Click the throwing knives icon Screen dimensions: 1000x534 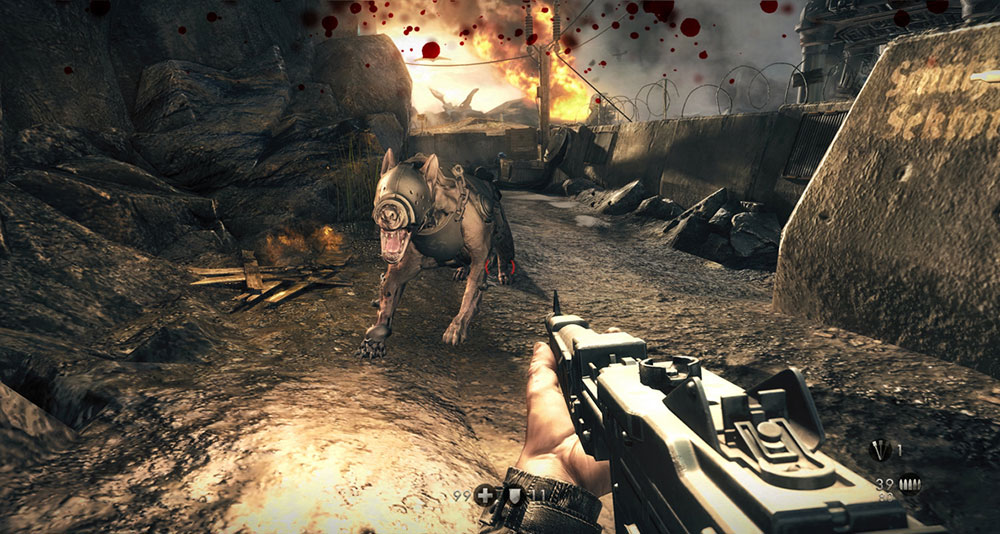(880, 451)
